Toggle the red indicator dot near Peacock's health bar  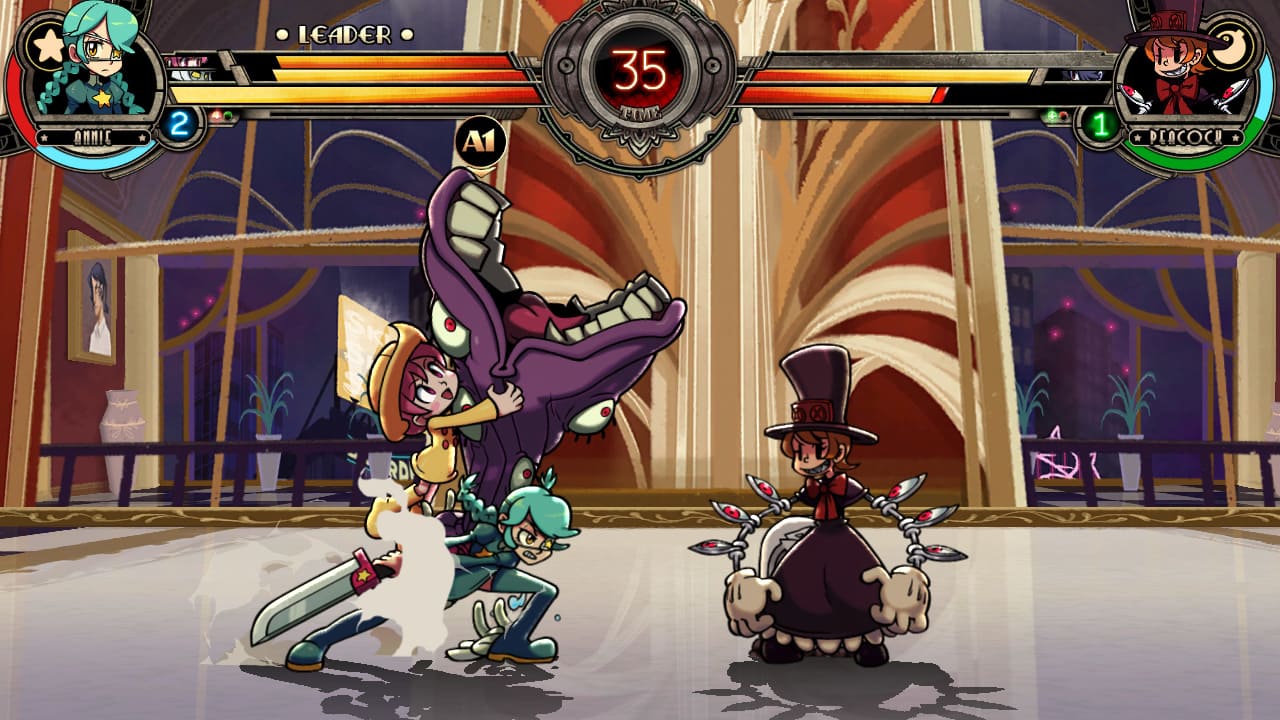pyautogui.click(x=1063, y=116)
